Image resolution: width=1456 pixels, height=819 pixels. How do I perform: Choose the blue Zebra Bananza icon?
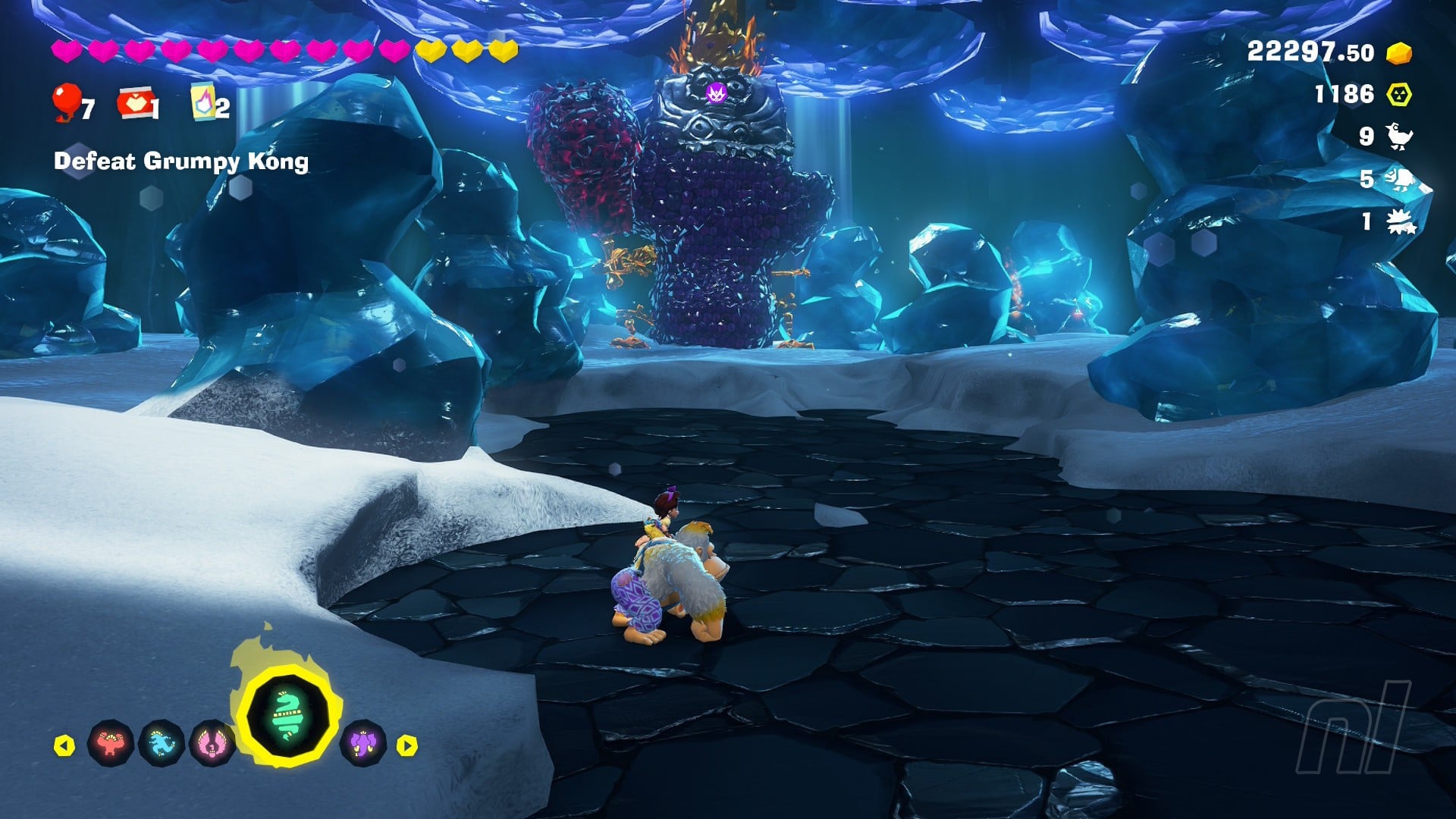pos(162,744)
